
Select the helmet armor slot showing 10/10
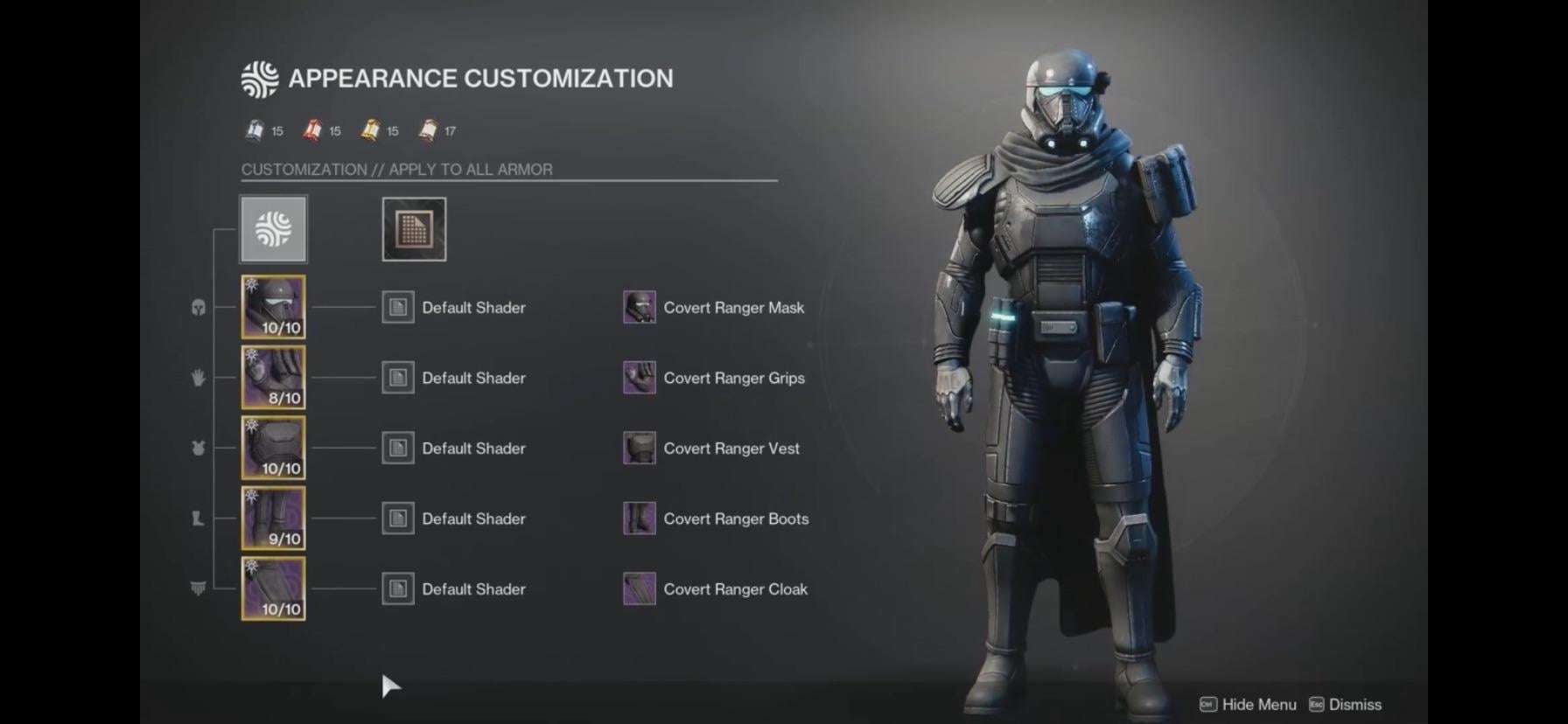click(274, 307)
